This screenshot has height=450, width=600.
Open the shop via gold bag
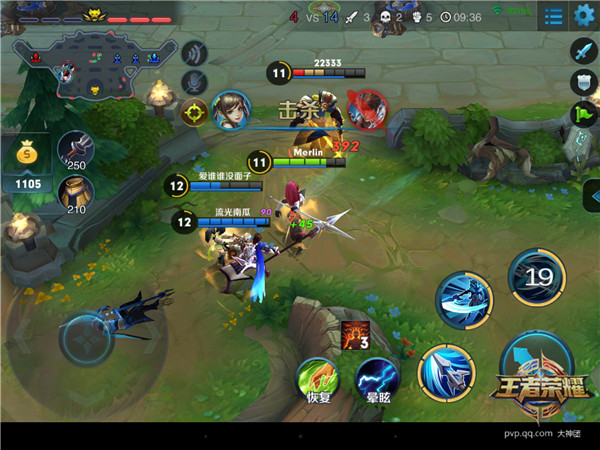(x=26, y=160)
